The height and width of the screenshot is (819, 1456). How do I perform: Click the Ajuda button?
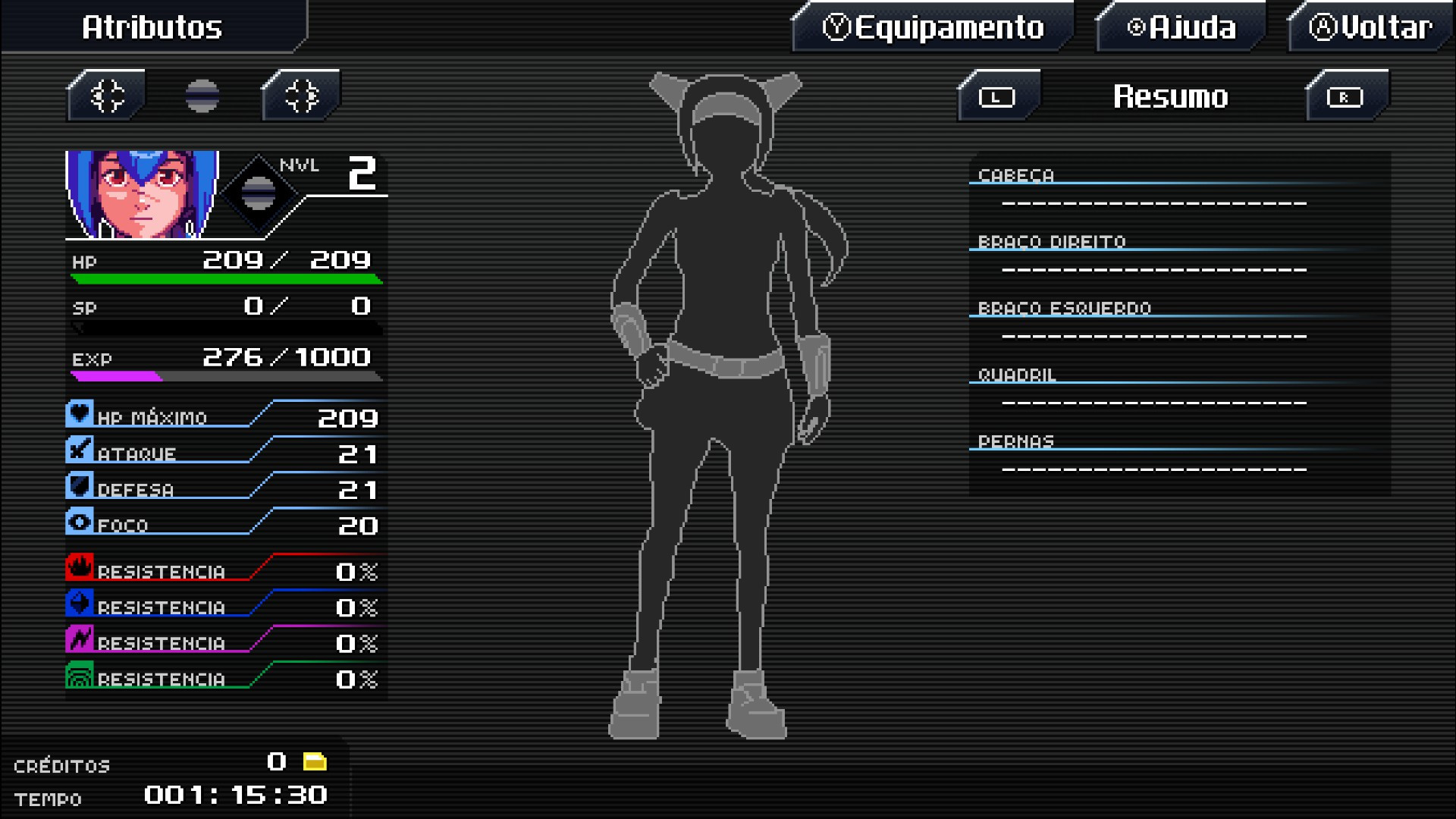pos(1181,28)
